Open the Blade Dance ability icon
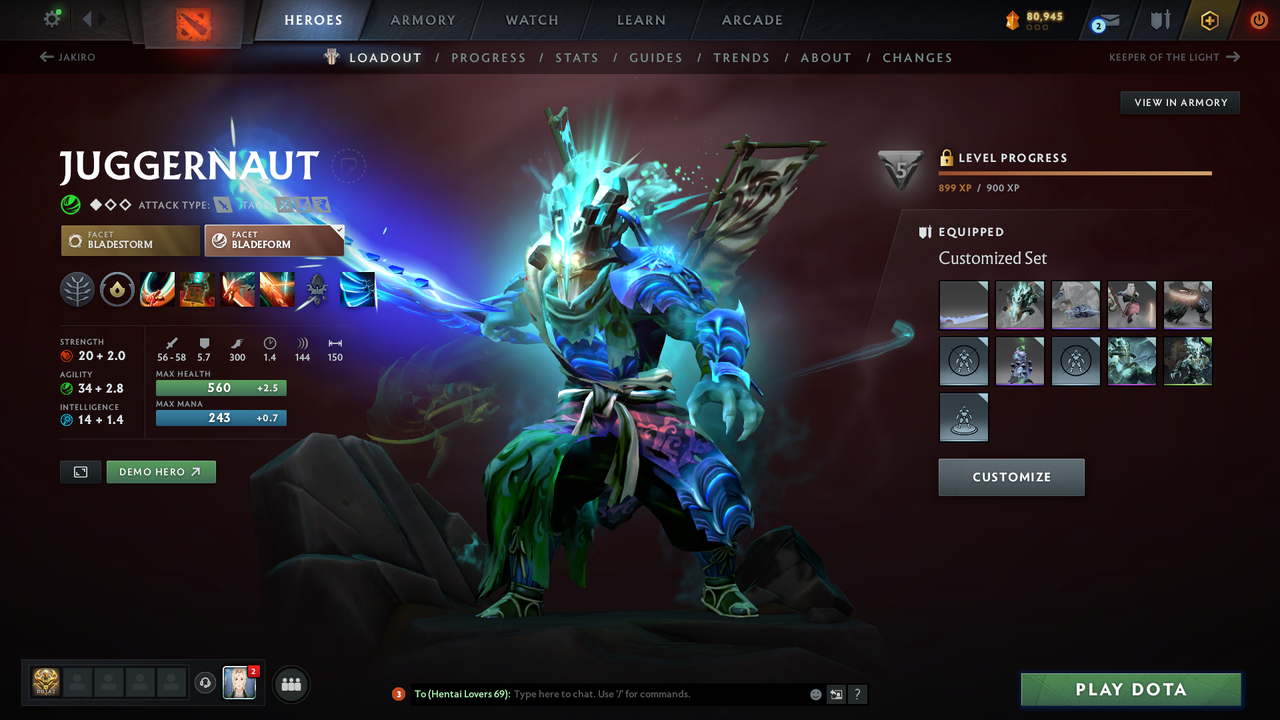Image resolution: width=1280 pixels, height=720 pixels. tap(237, 290)
